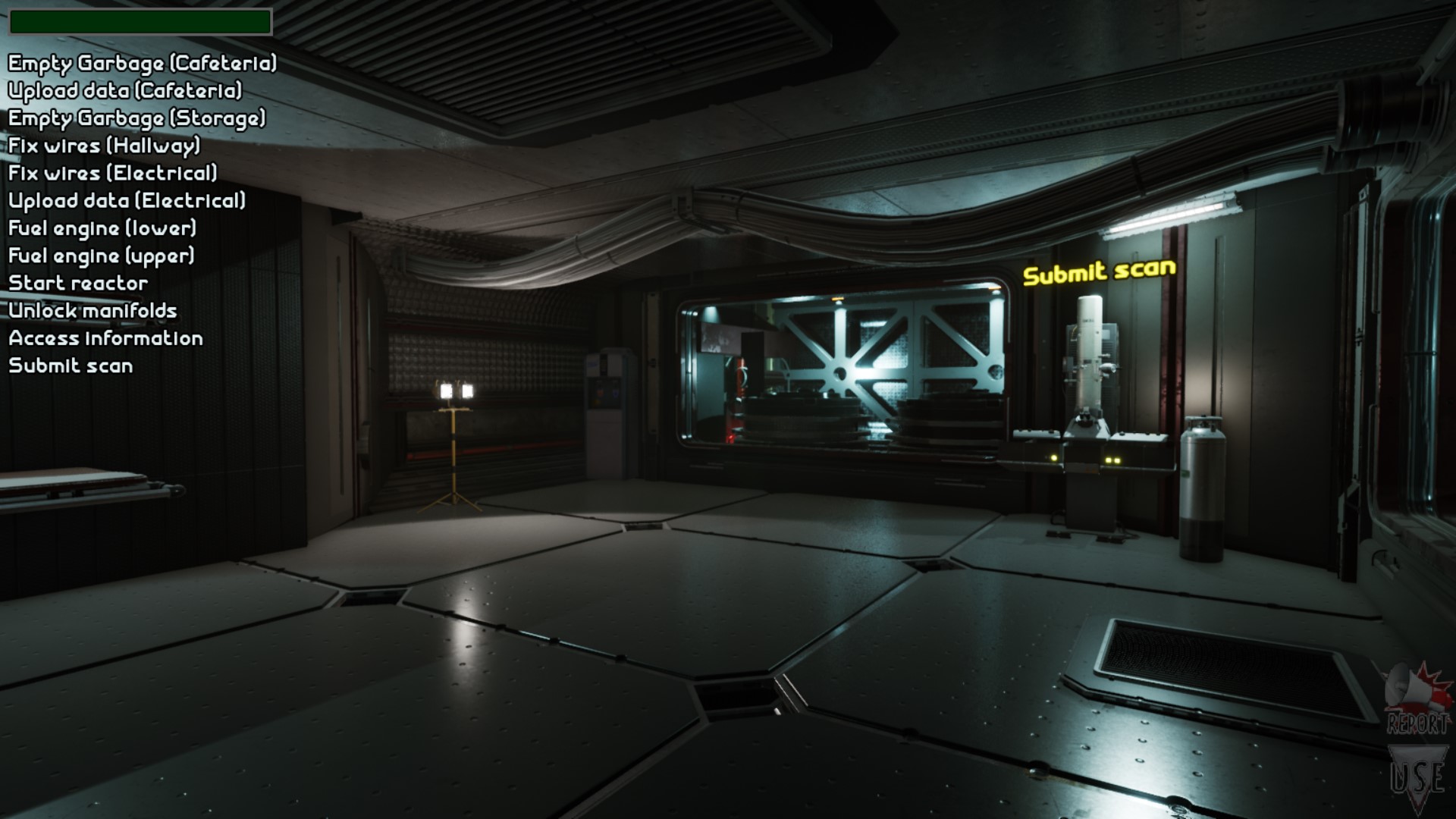This screenshot has width=1456, height=819.
Task: Select the Empty Garbage (Cafeteria) task
Action: pos(143,63)
